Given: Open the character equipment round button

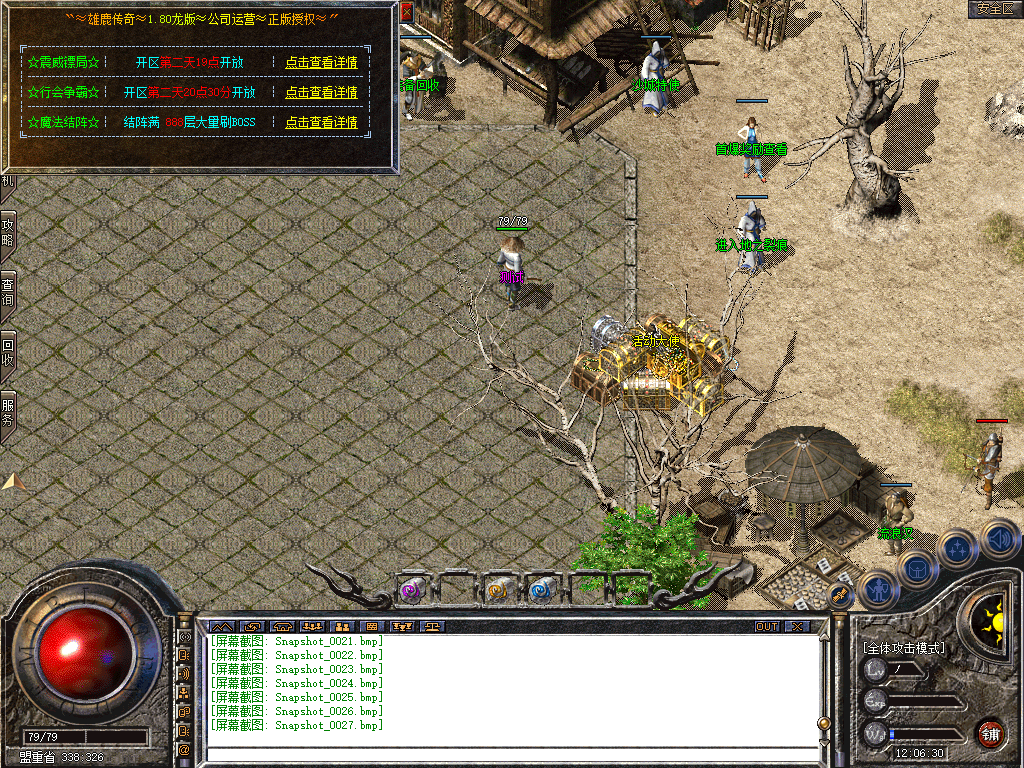Looking at the screenshot, I should click(x=877, y=589).
